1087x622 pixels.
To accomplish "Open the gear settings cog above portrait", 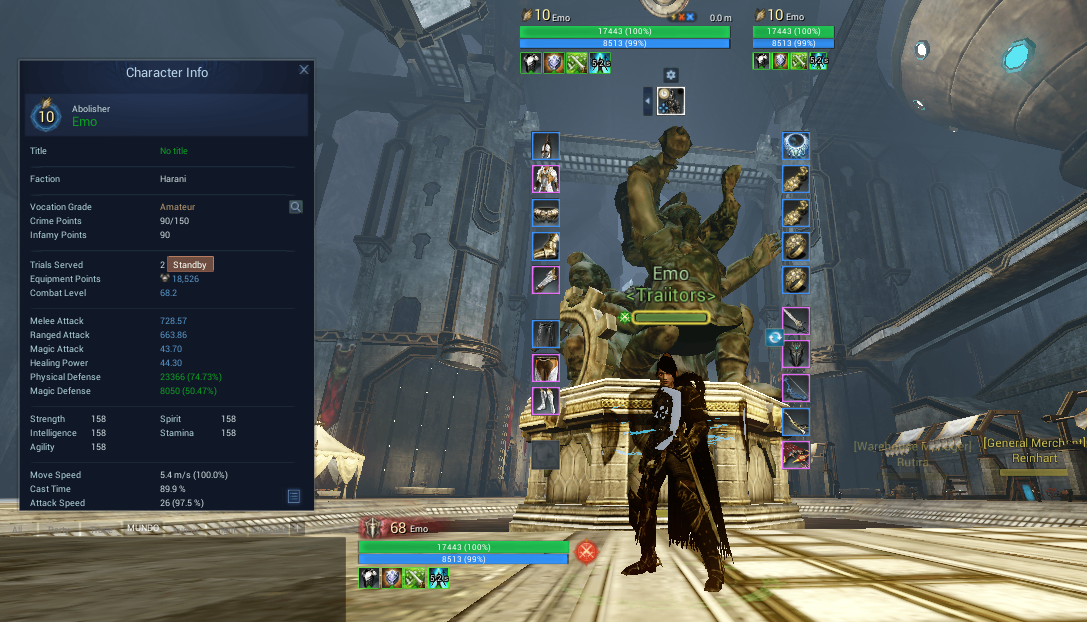I will coord(671,75).
